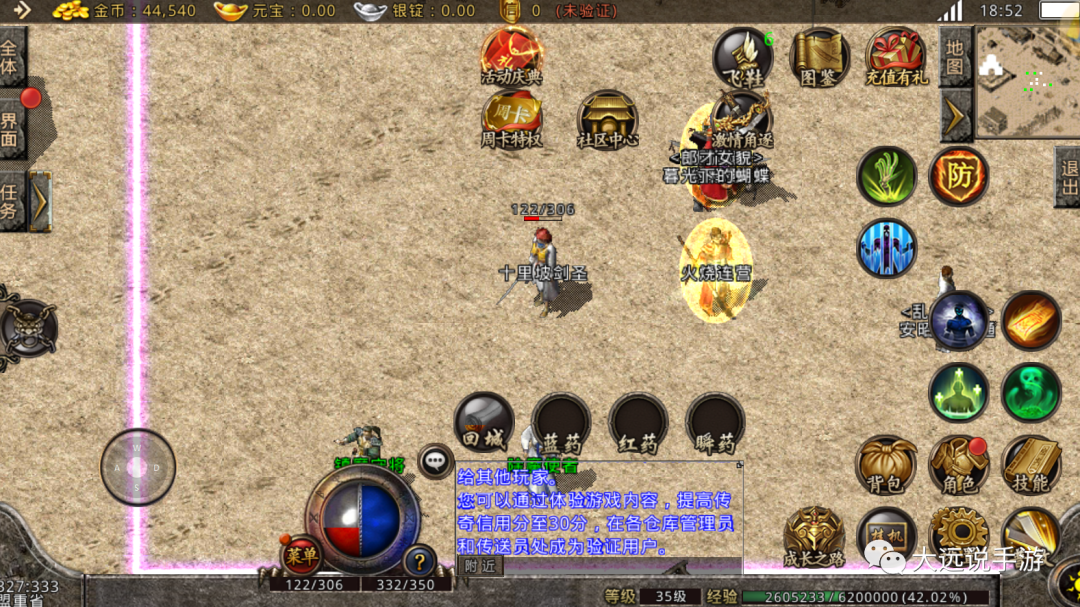Use the 回城 return-to-town scroll
The width and height of the screenshot is (1080, 607).
(484, 422)
